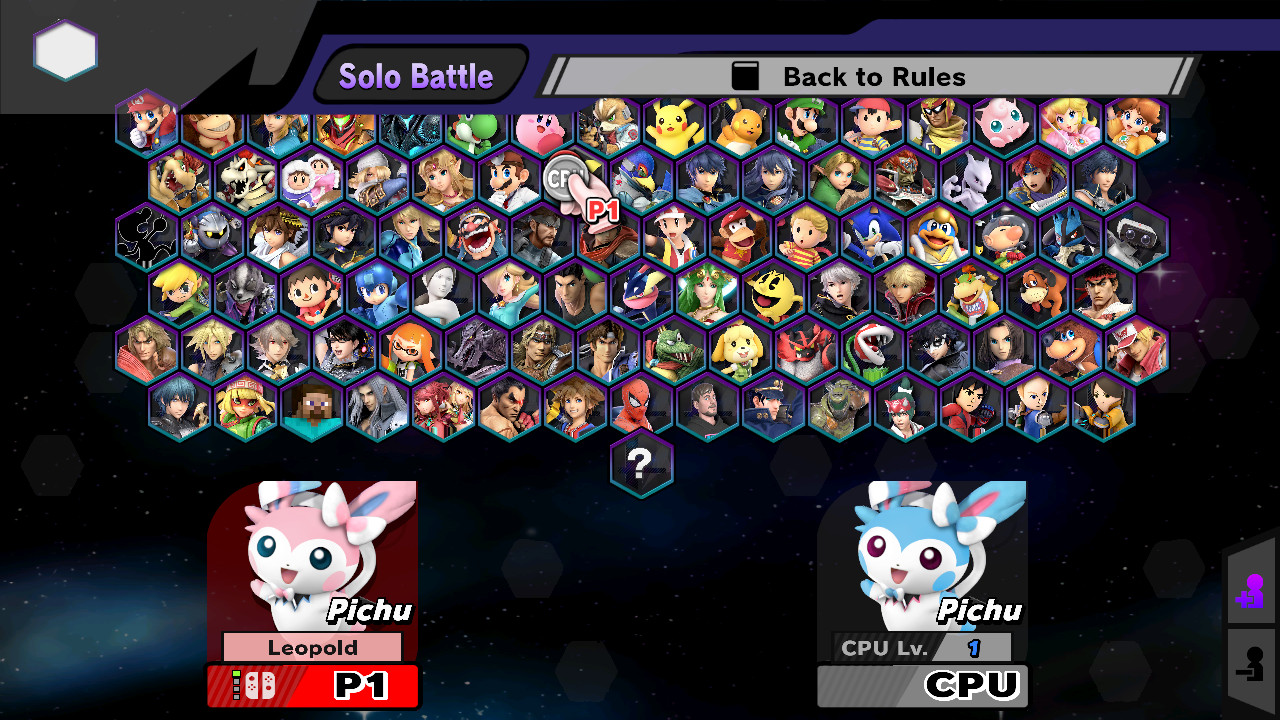Select Mario at the top-left of the roster
Screen dimensions: 1280x720
(x=146, y=122)
